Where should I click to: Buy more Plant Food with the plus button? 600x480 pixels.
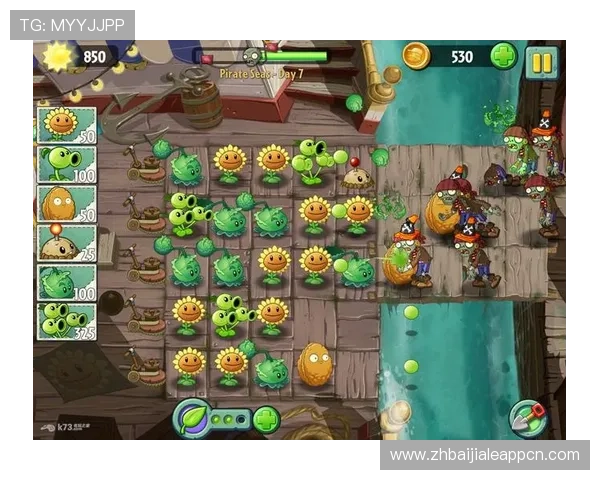[x=266, y=418]
